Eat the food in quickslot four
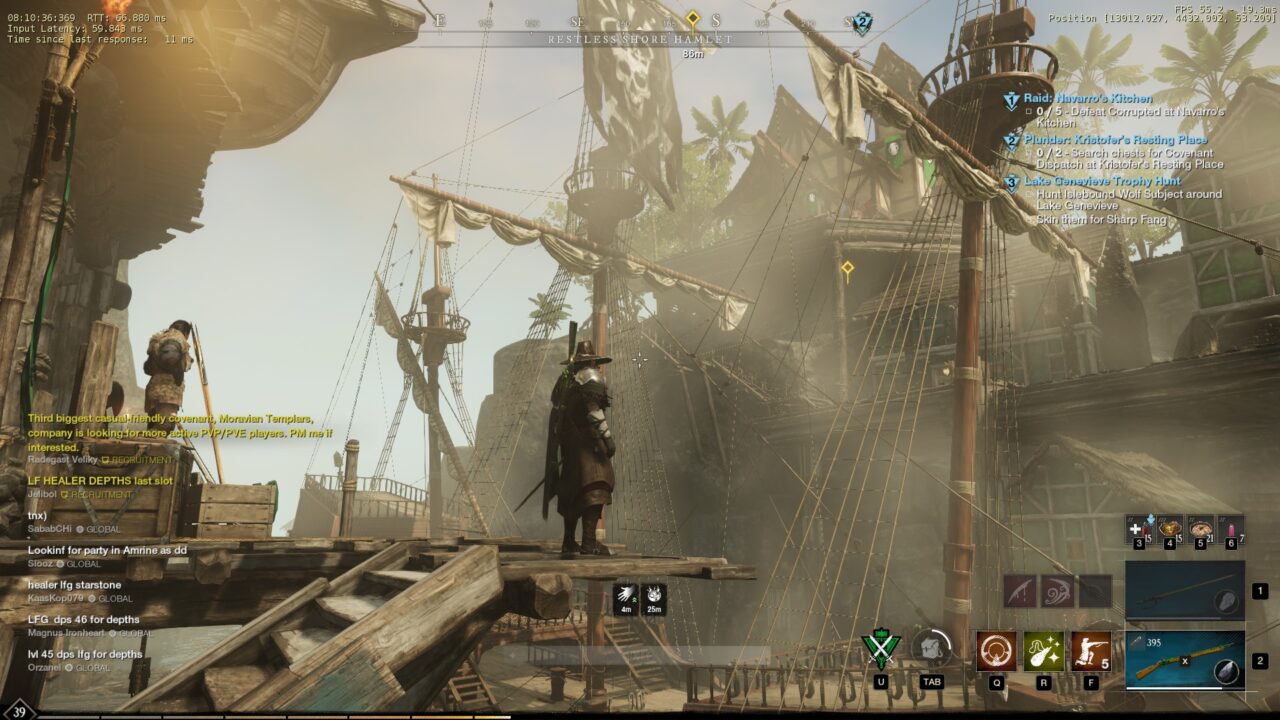 click(1170, 529)
